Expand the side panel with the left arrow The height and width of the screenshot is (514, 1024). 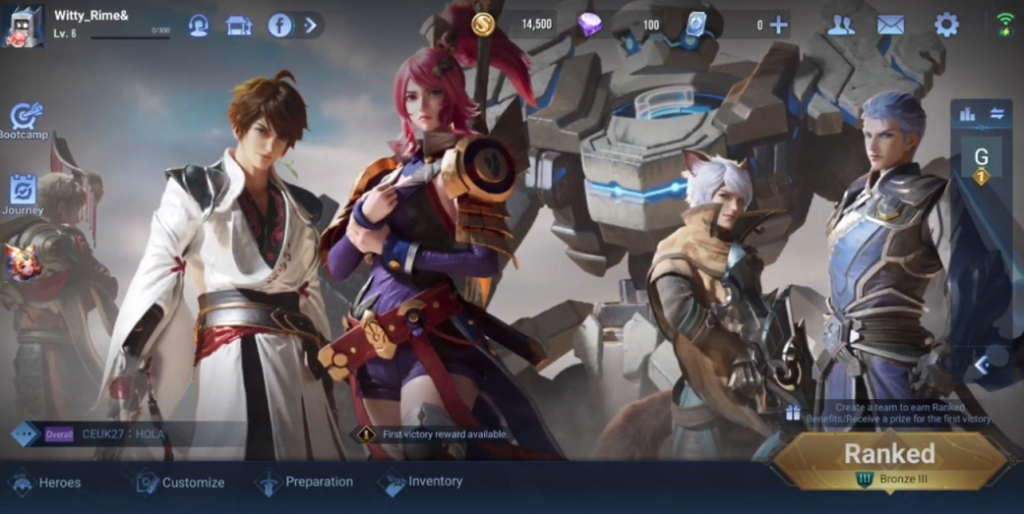coord(982,365)
